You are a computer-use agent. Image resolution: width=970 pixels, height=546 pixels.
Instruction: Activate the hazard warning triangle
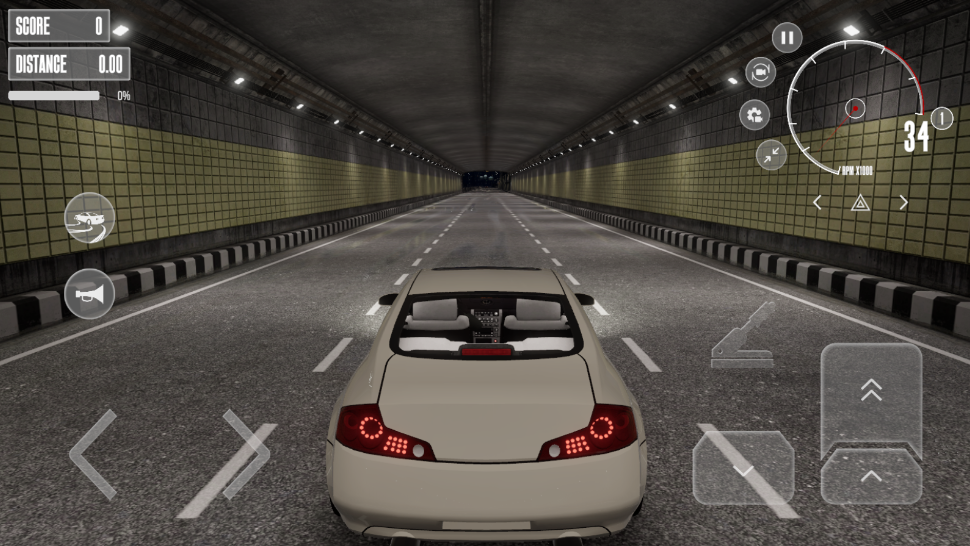860,203
